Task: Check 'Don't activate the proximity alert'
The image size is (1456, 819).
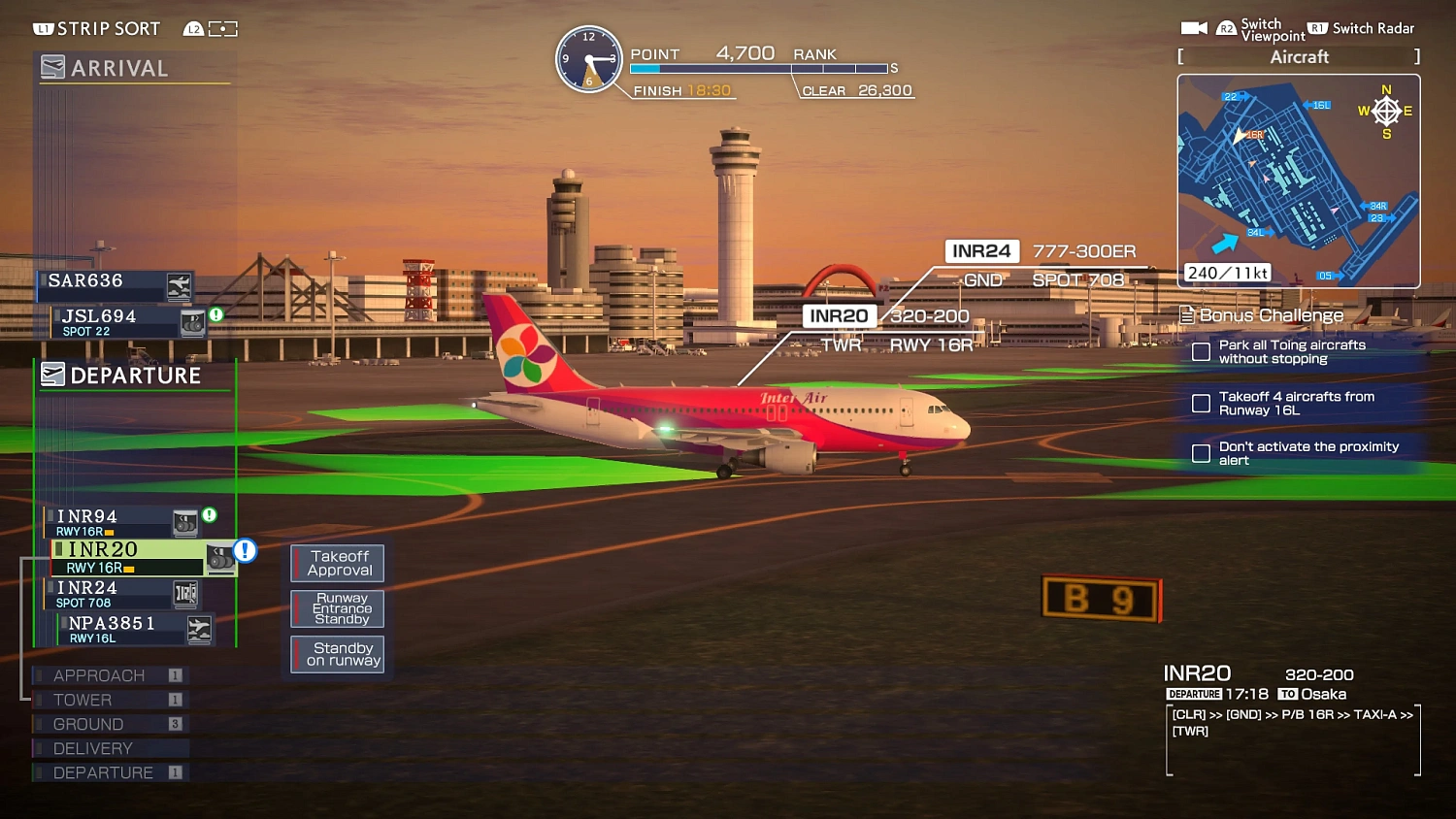Action: click(x=1201, y=452)
